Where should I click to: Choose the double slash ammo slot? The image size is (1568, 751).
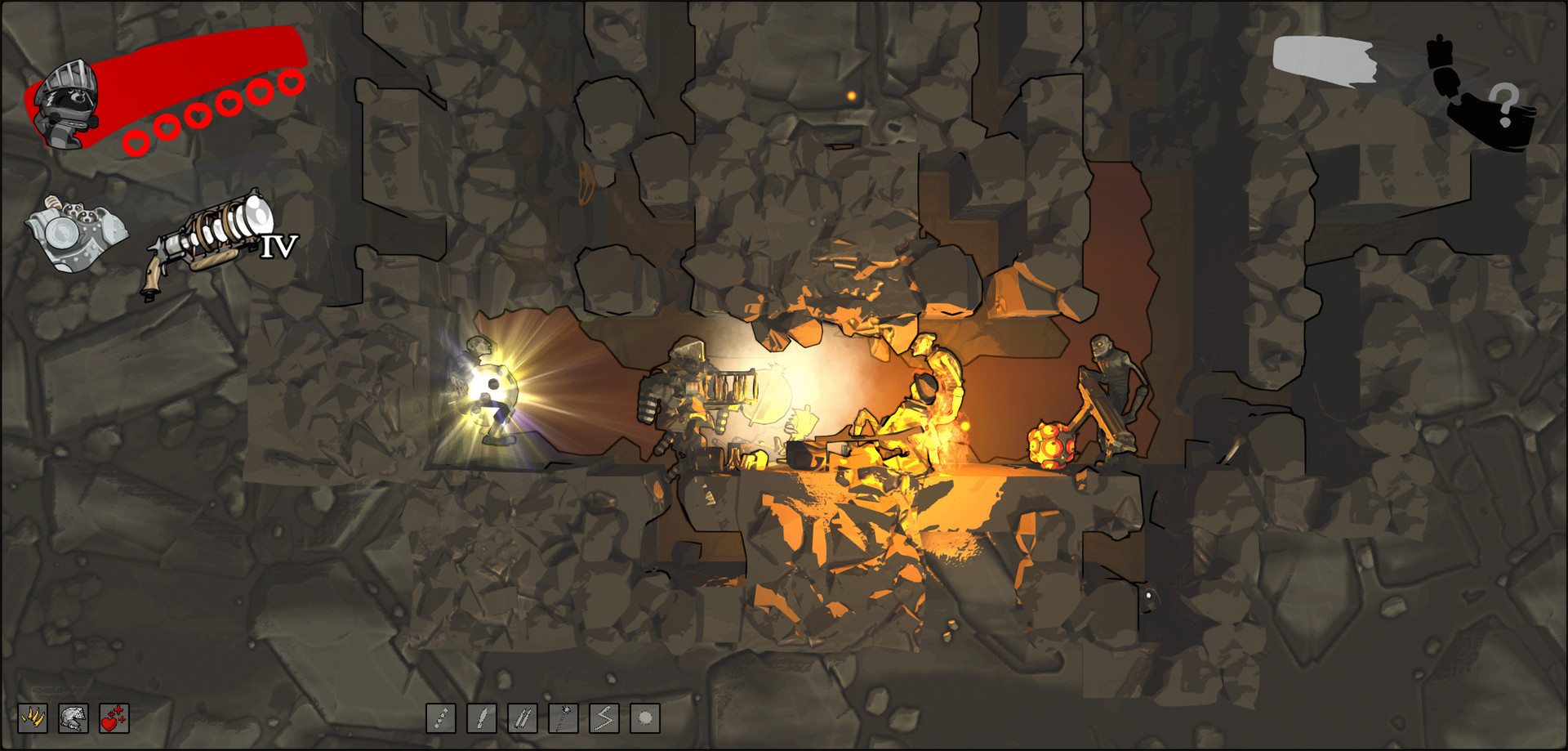click(523, 718)
